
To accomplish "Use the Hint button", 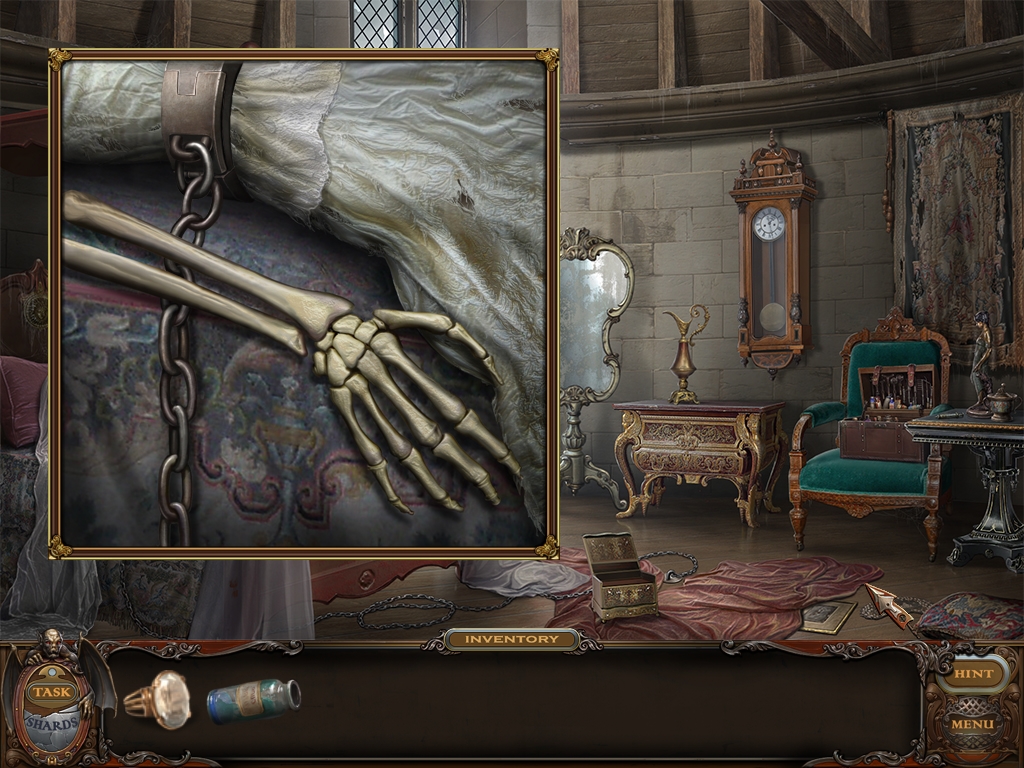I will click(x=972, y=673).
